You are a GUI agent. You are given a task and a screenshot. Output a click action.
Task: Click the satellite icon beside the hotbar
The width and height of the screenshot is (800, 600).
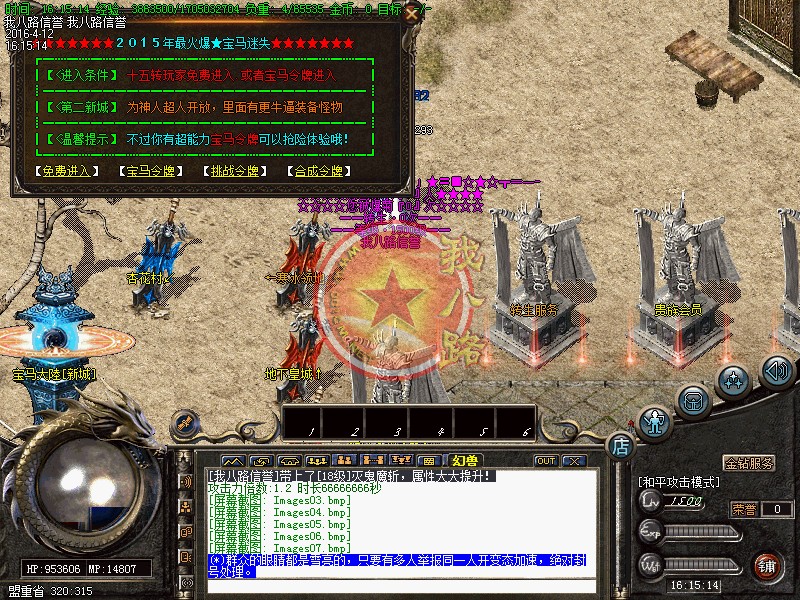pos(184,423)
